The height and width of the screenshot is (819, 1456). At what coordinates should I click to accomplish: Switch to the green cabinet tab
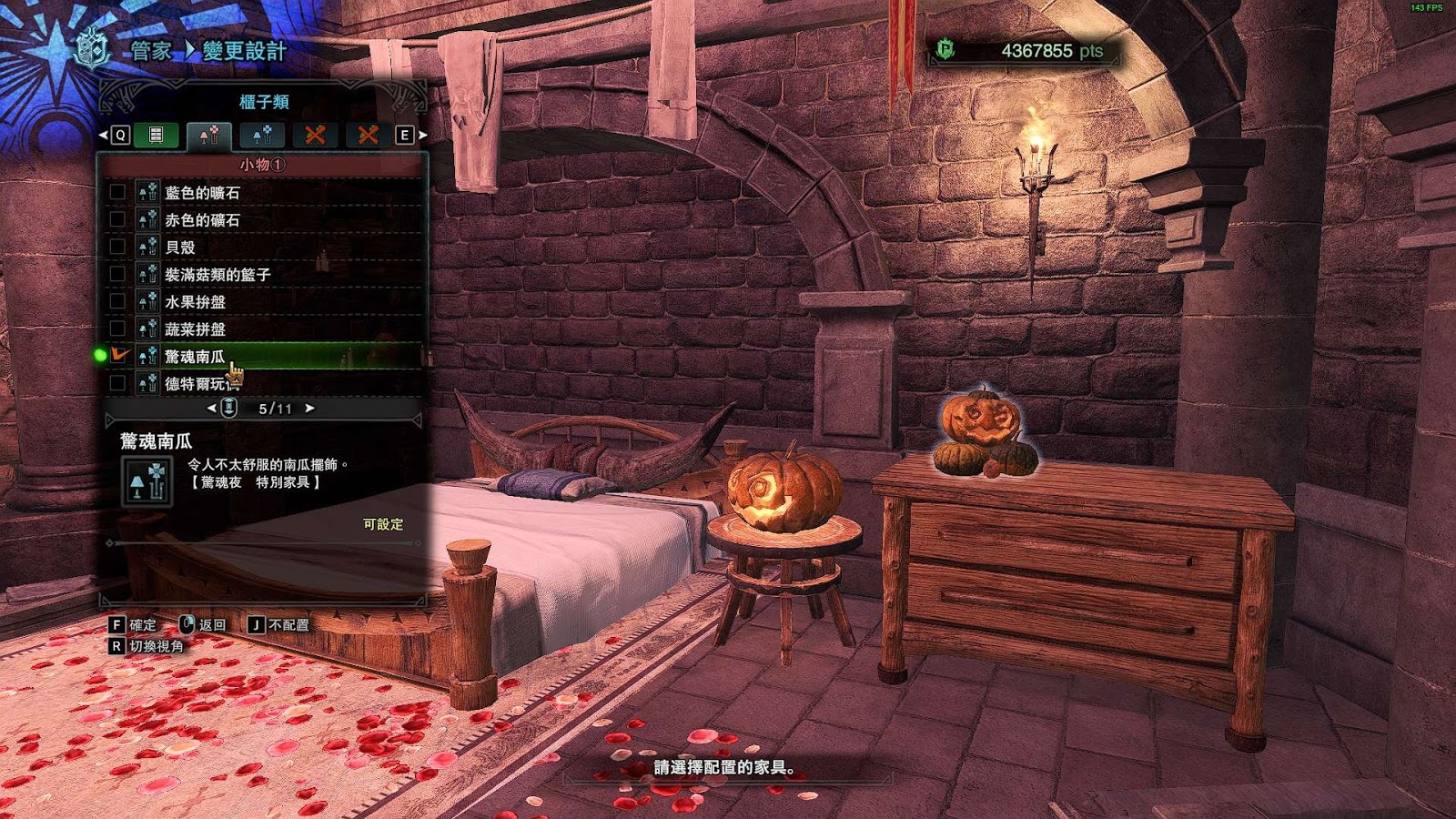(x=156, y=136)
